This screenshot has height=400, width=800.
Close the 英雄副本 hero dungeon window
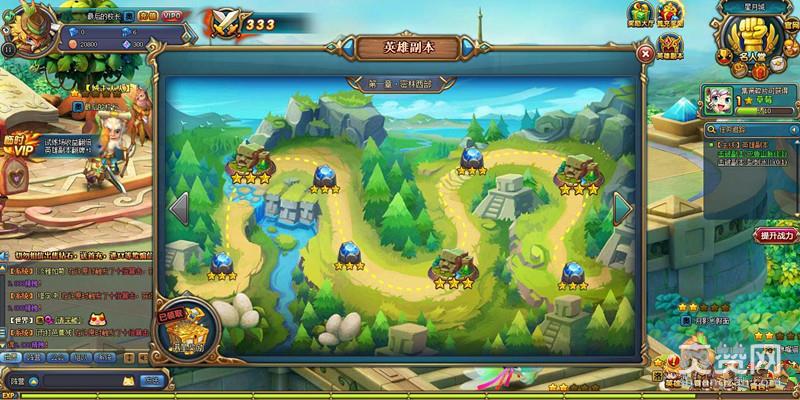click(646, 54)
